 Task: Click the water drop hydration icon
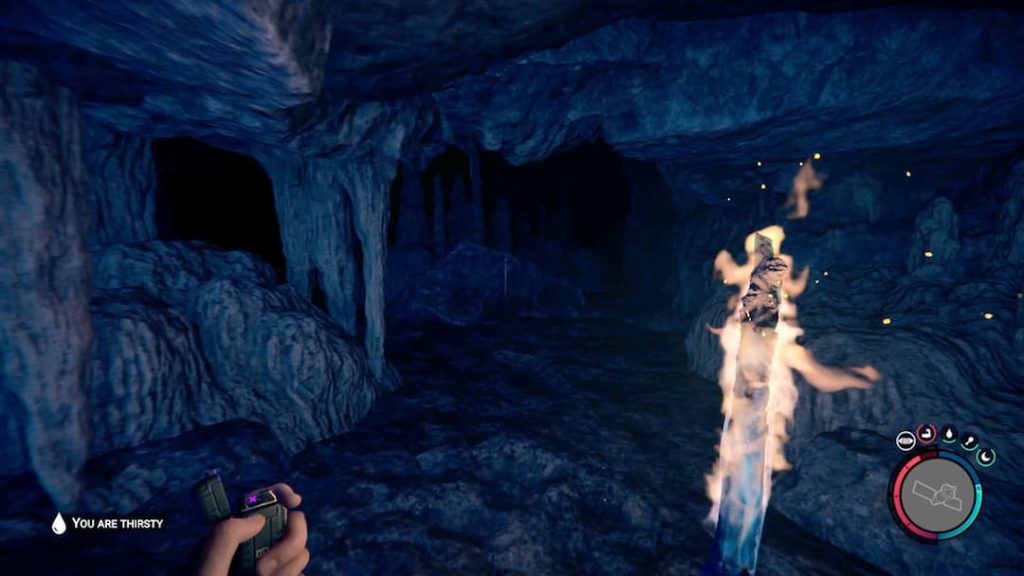coord(948,436)
